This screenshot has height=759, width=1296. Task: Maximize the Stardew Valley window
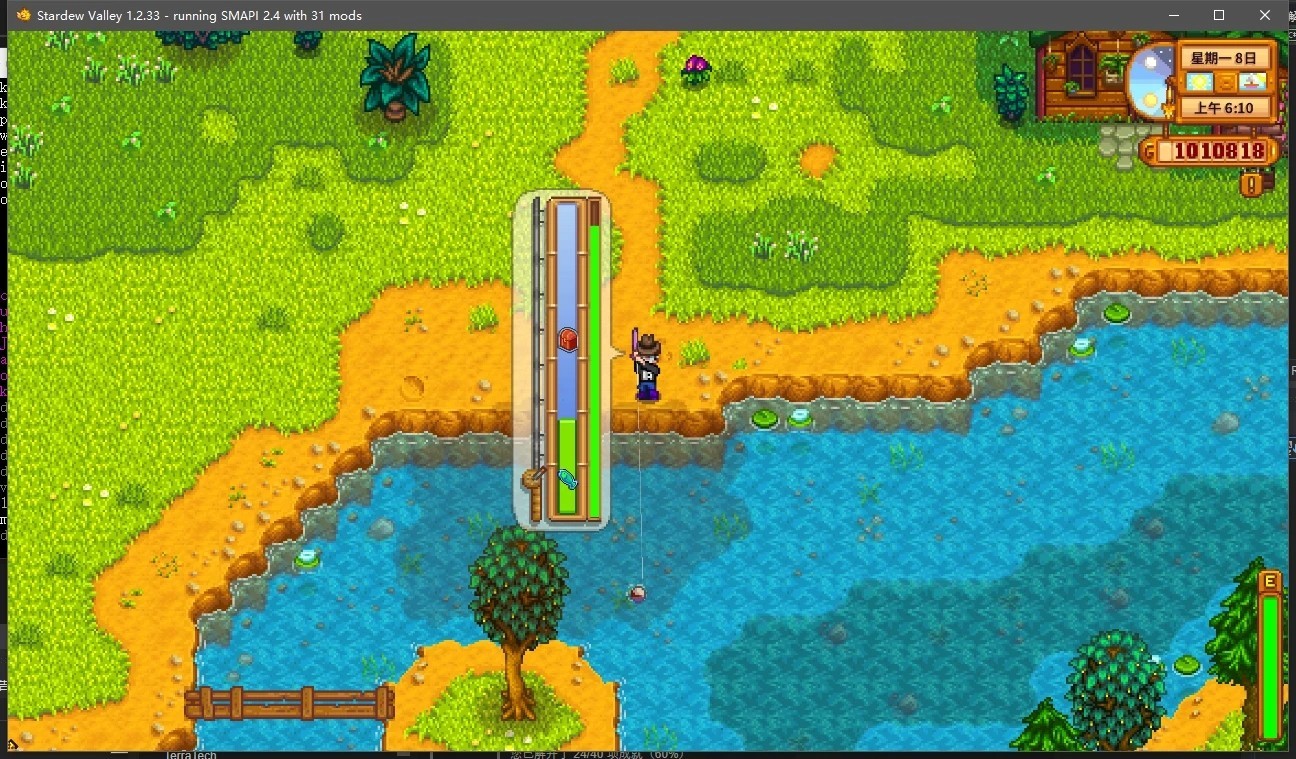(x=1218, y=15)
